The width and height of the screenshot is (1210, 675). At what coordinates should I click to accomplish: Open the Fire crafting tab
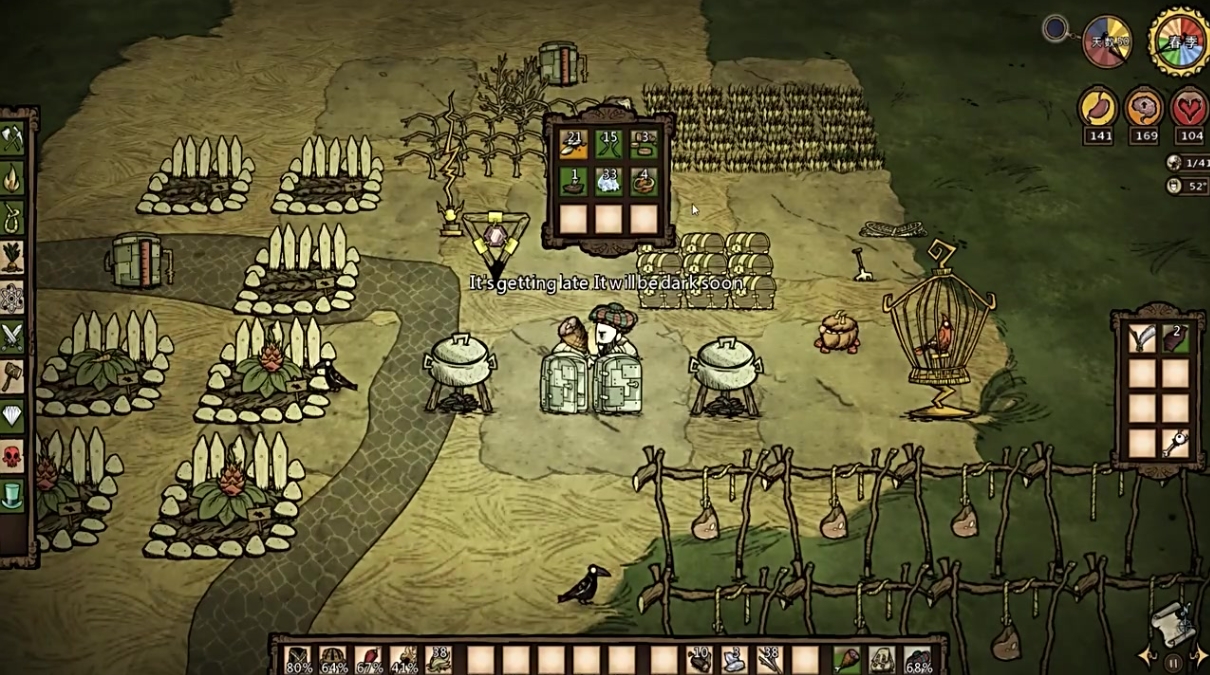tap(13, 178)
